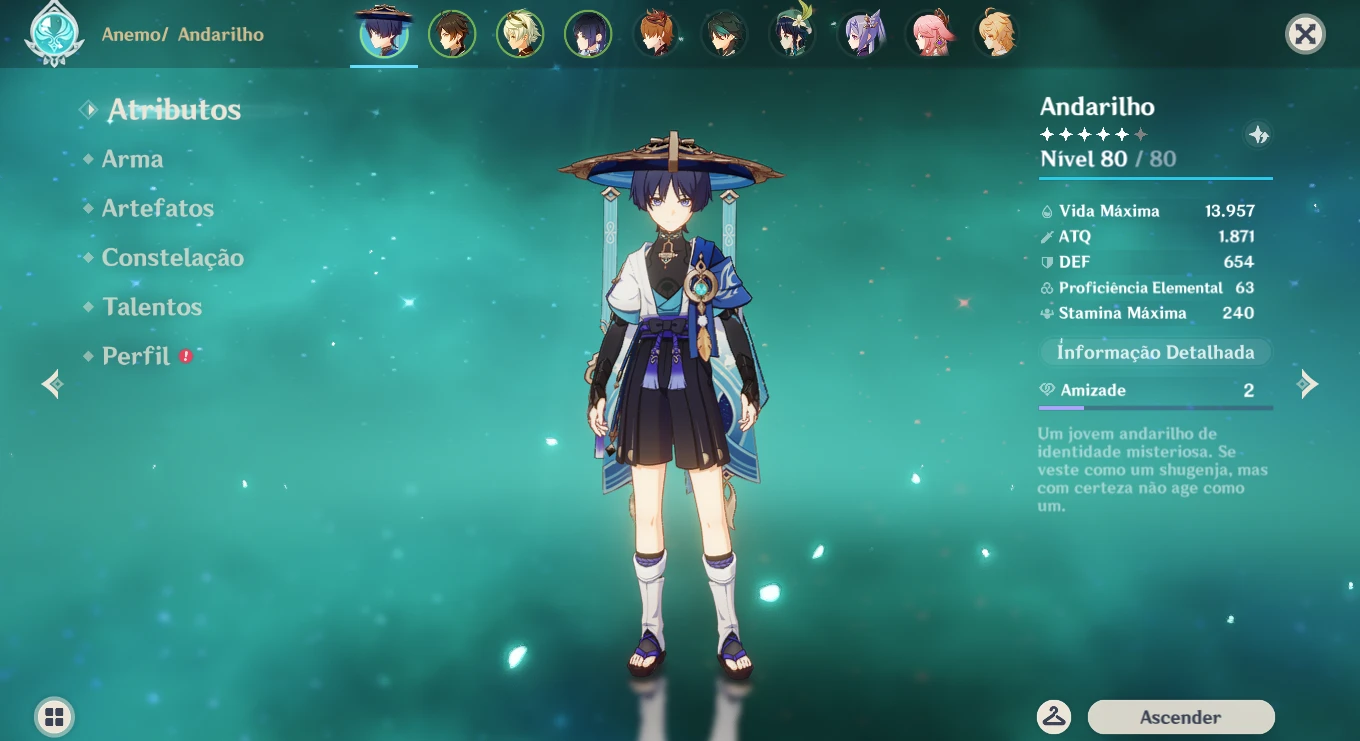Image resolution: width=1360 pixels, height=741 pixels.
Task: Click the ATQ sword stat icon
Action: (x=1046, y=237)
